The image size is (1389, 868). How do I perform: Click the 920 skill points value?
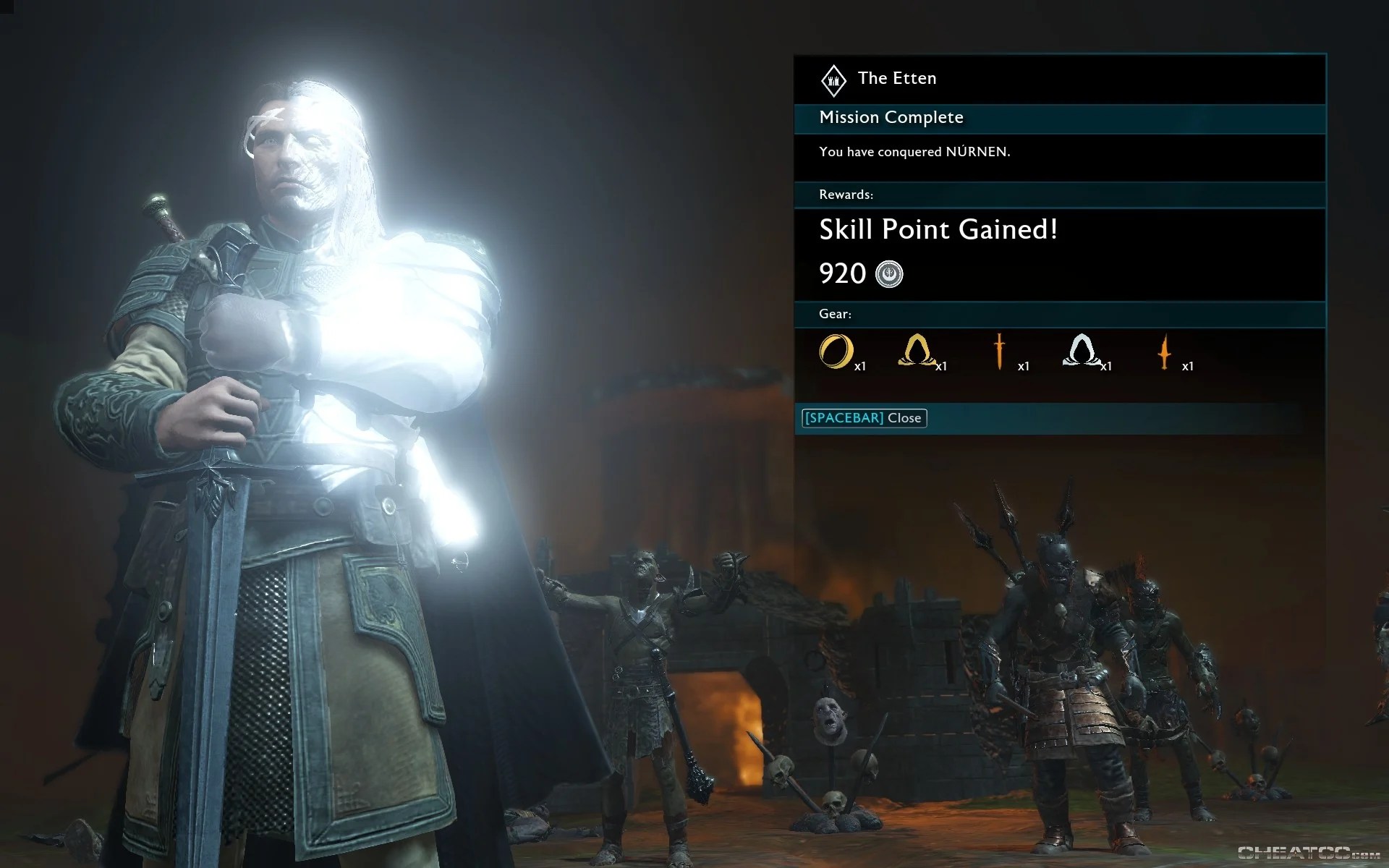pos(841,274)
